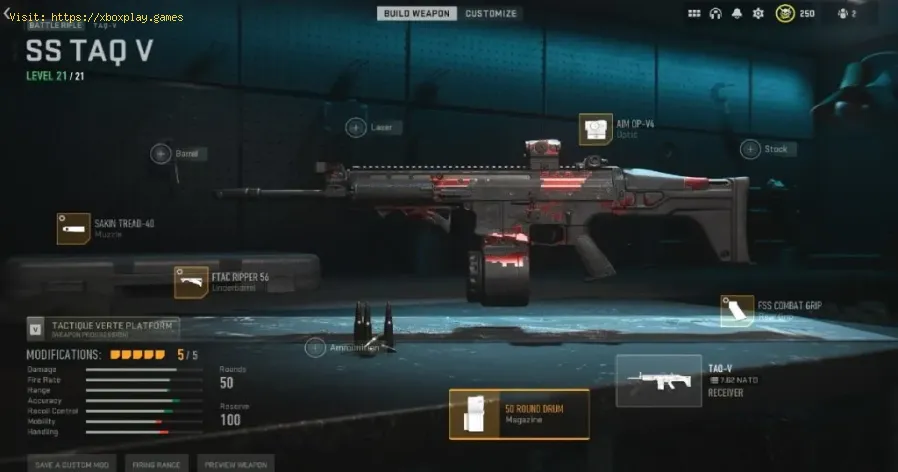Select the FTAC Ripper 56 underbarrel slot
The height and width of the screenshot is (472, 898).
pyautogui.click(x=191, y=281)
